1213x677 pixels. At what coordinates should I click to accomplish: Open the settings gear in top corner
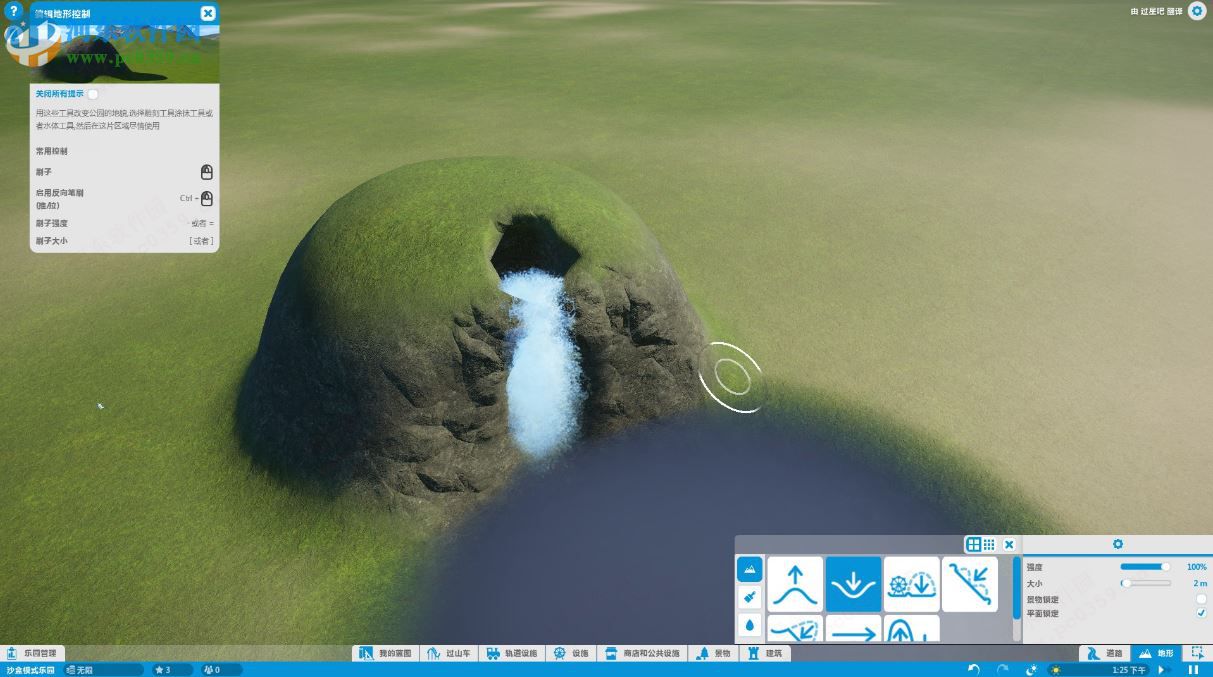pyautogui.click(x=1196, y=12)
